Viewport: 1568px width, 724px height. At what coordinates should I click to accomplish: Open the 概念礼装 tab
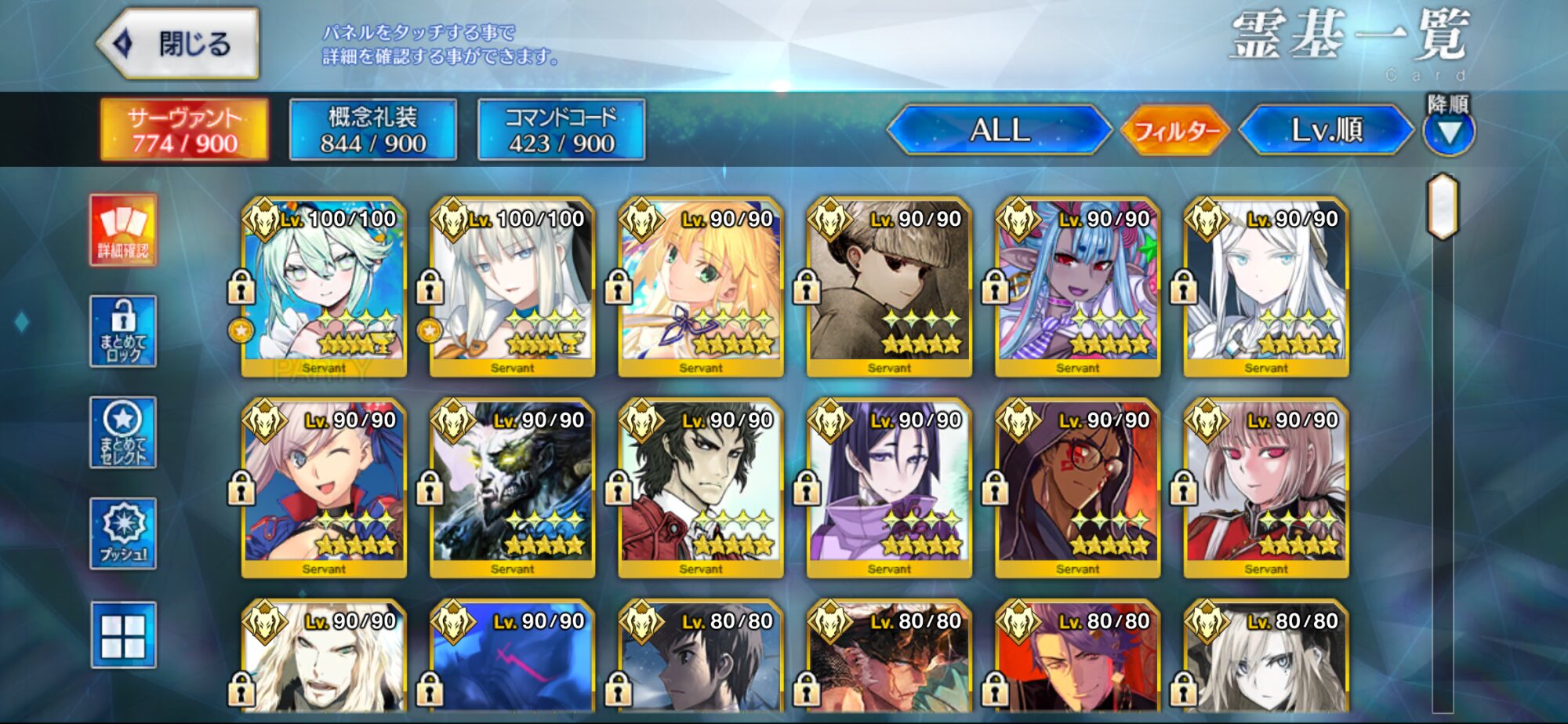tap(373, 130)
